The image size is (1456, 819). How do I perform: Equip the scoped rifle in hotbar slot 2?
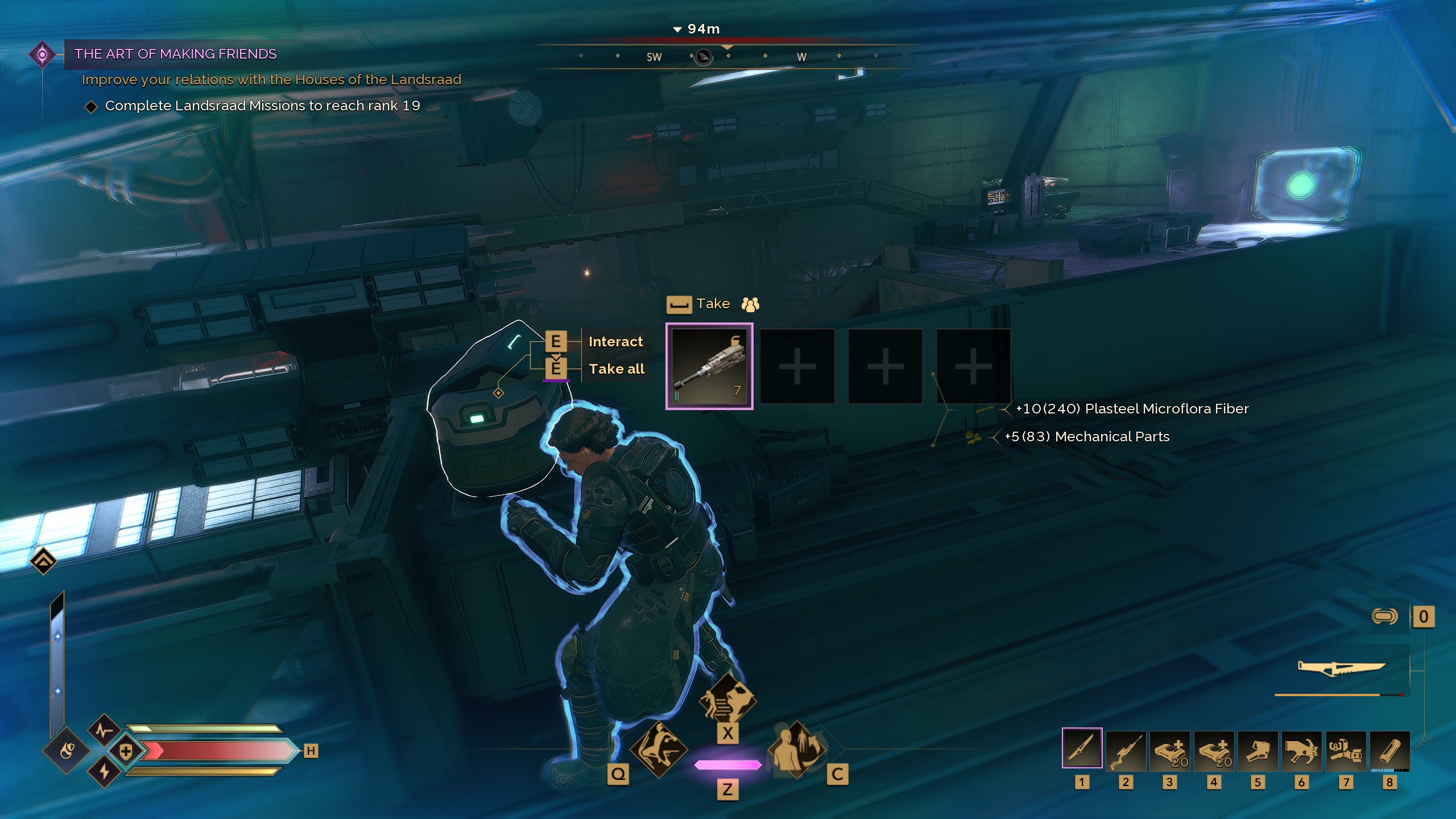coord(1126,751)
